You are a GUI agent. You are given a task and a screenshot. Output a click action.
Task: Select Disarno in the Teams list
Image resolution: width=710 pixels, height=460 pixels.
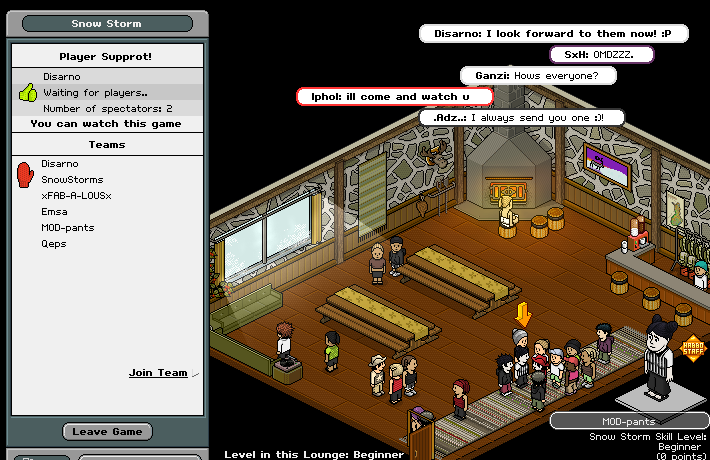tap(60, 164)
